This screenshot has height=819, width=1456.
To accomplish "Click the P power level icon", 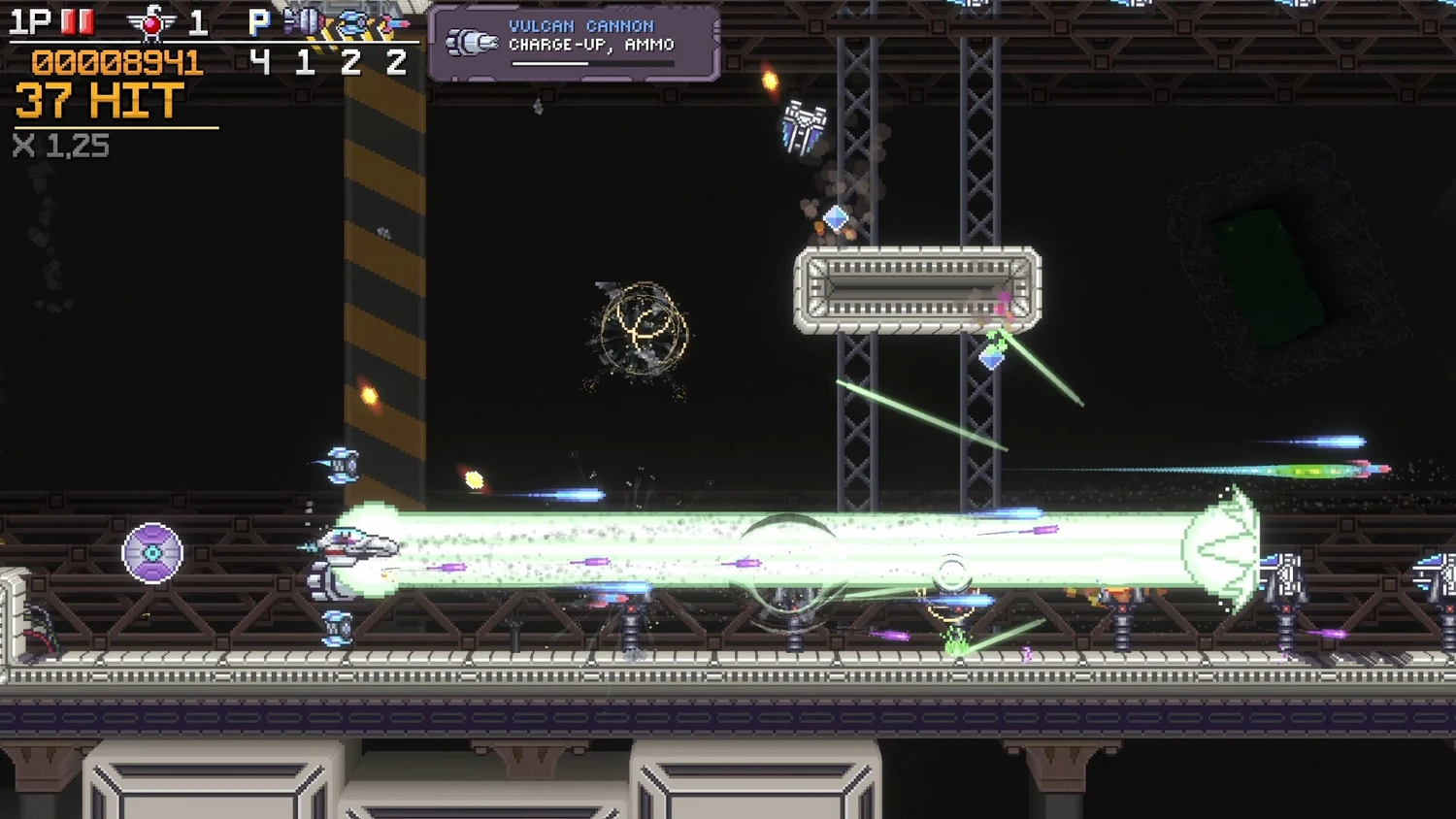I will click(x=258, y=22).
